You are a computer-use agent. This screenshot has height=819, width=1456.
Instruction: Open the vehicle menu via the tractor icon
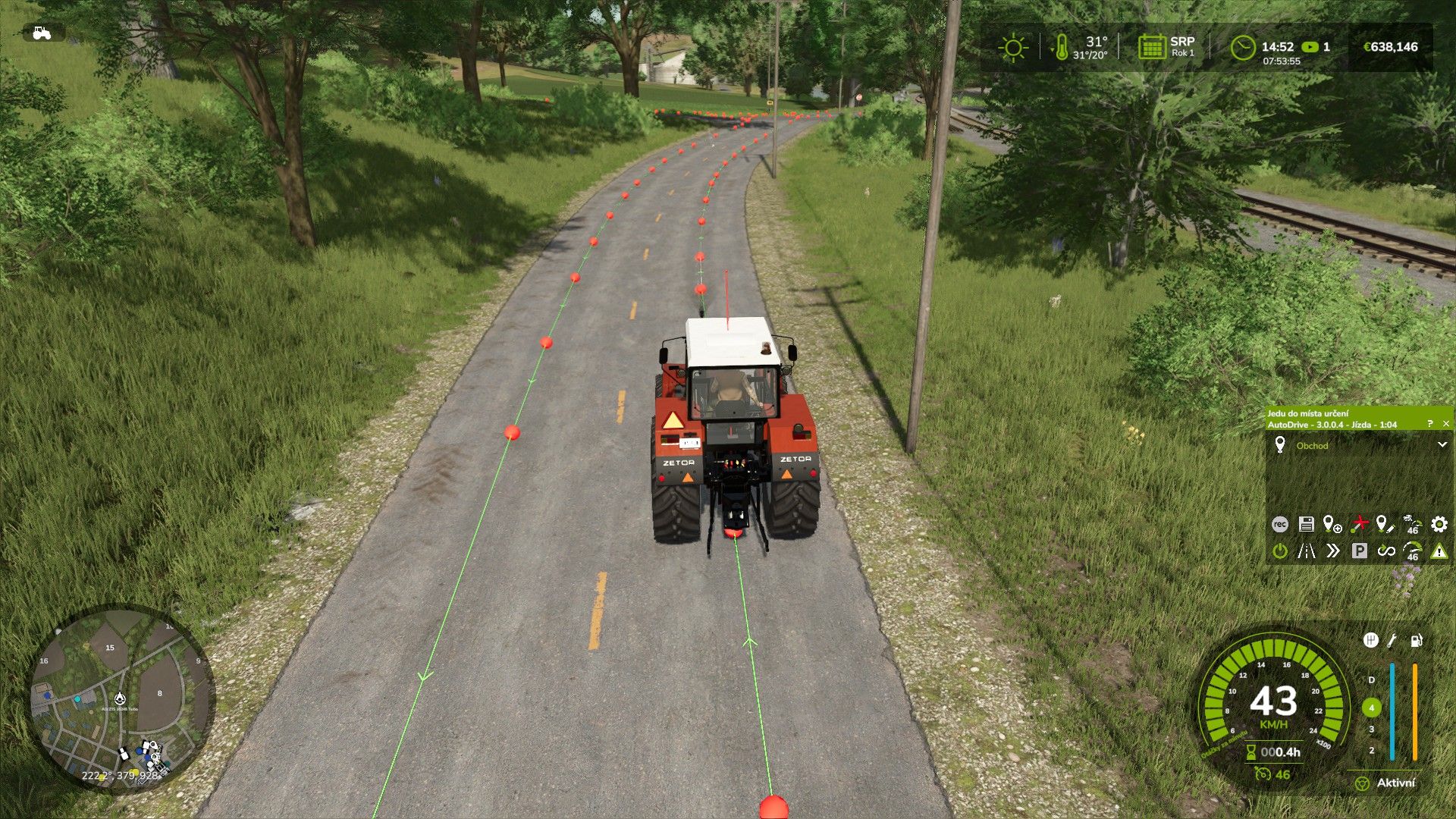point(42,32)
